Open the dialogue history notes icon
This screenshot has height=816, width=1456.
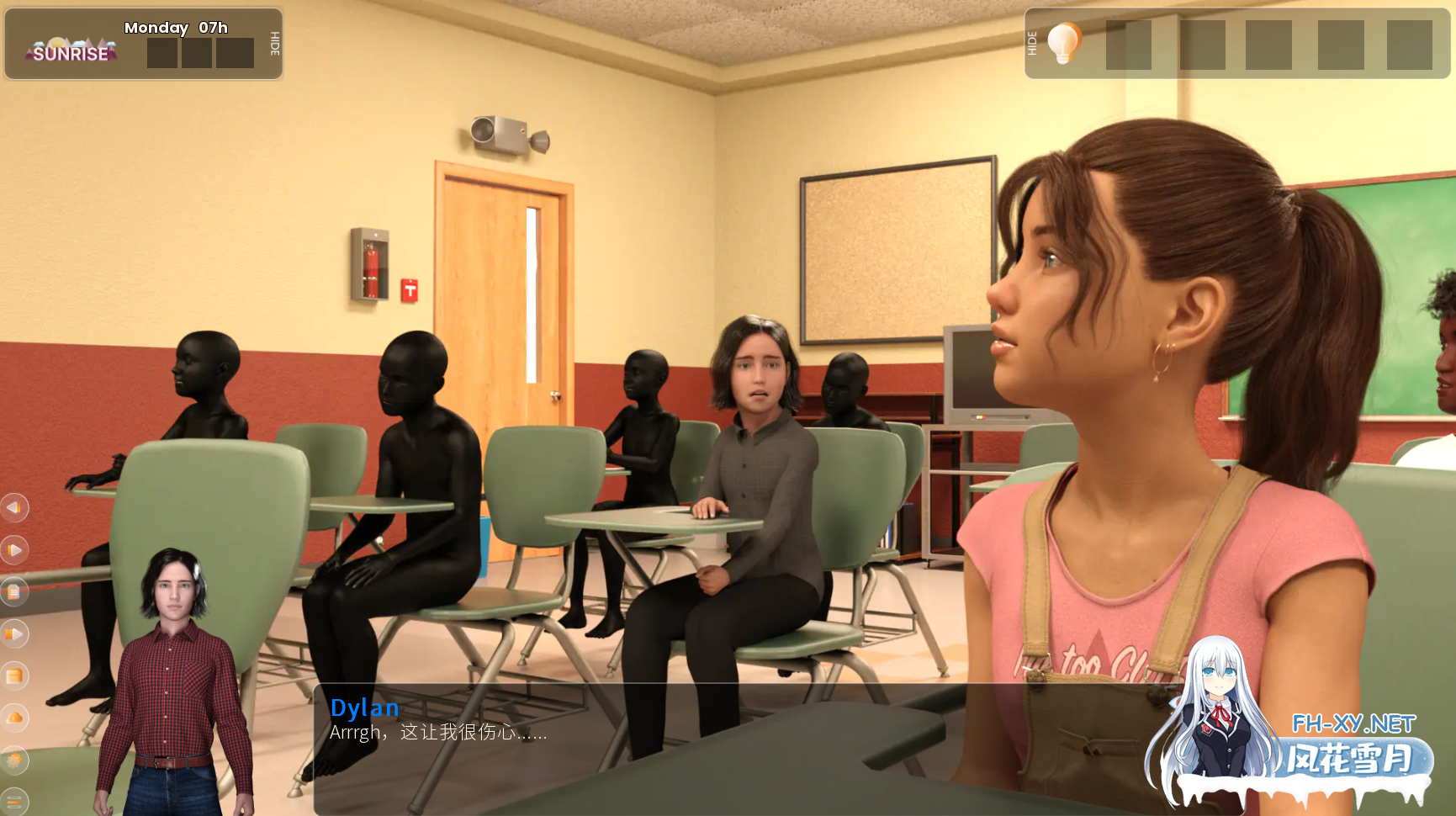coord(14,592)
